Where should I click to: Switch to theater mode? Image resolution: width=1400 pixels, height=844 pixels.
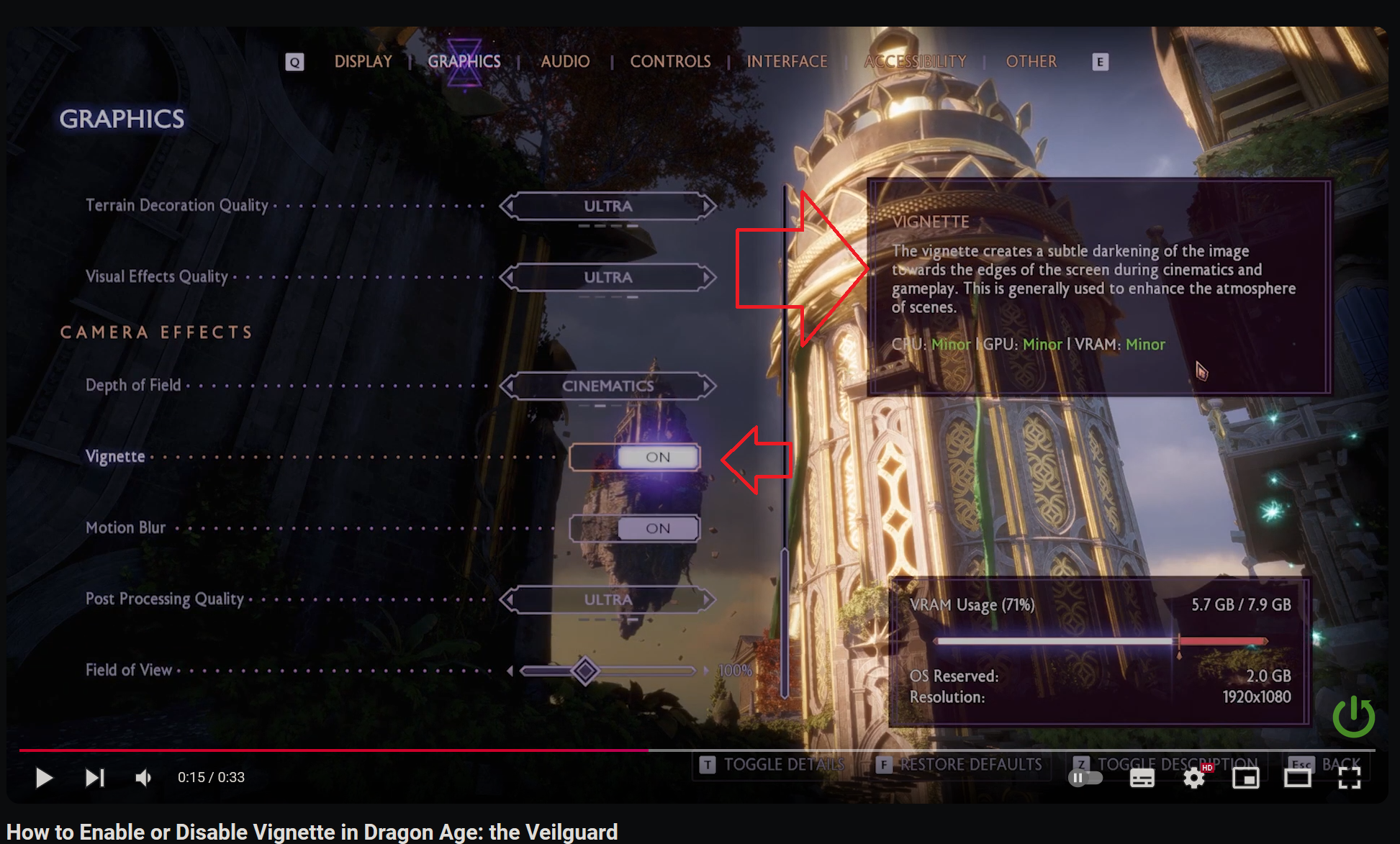click(1298, 778)
